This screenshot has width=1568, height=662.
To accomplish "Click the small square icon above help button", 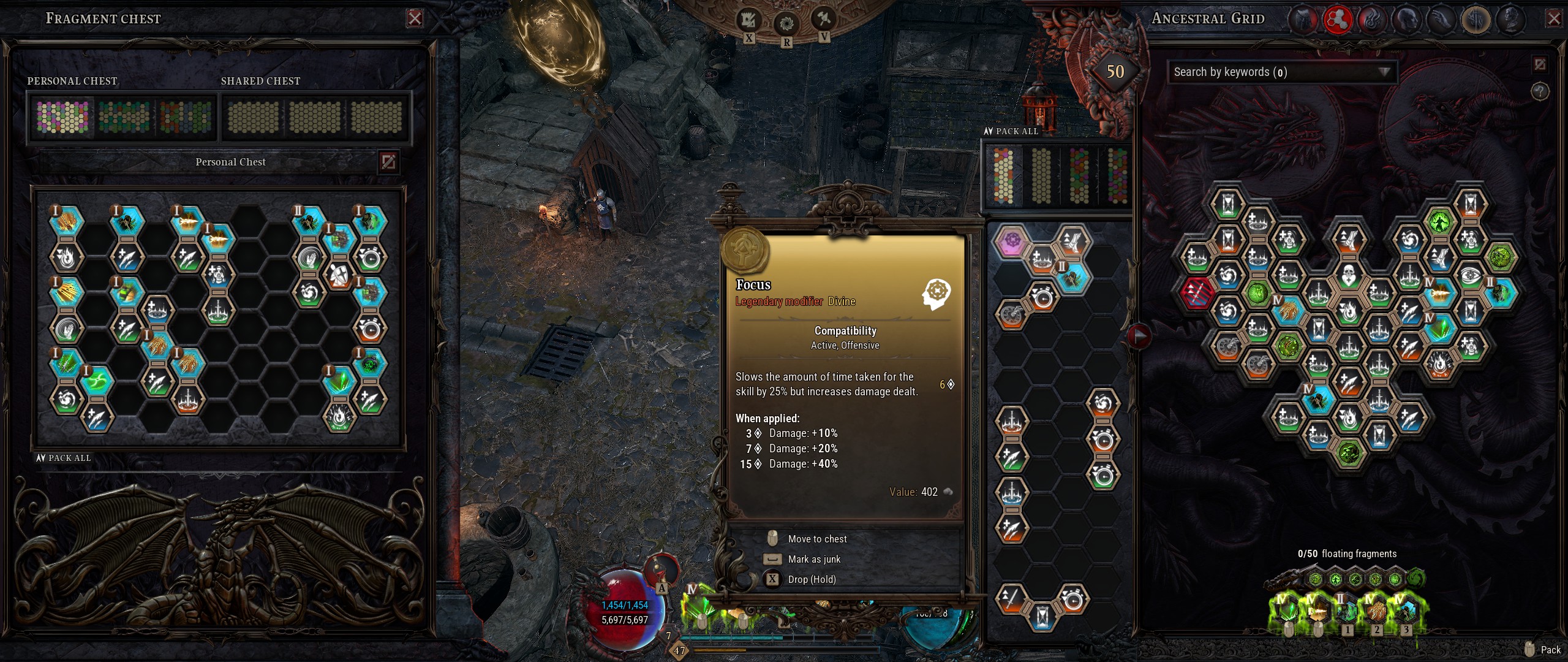I will click(1540, 64).
